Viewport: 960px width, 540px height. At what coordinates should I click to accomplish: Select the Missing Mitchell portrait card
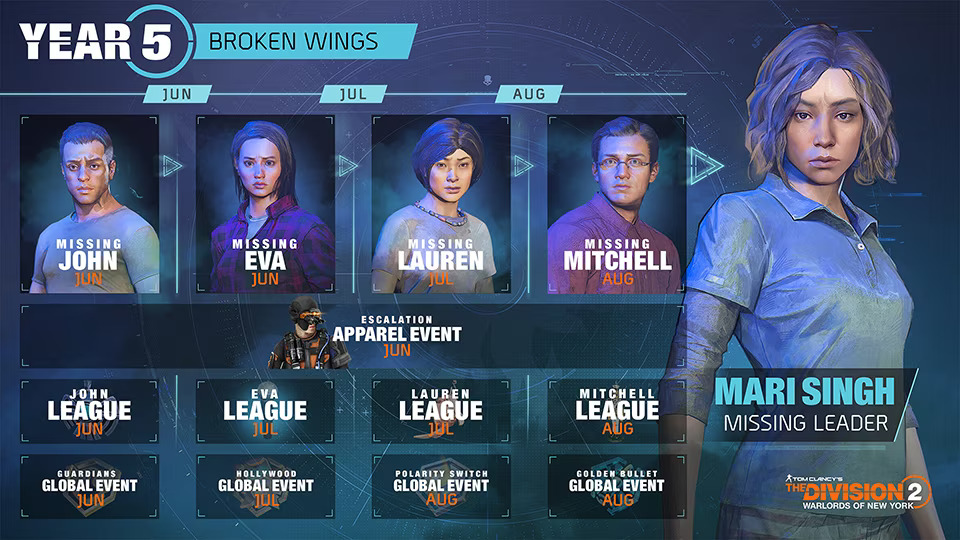617,205
